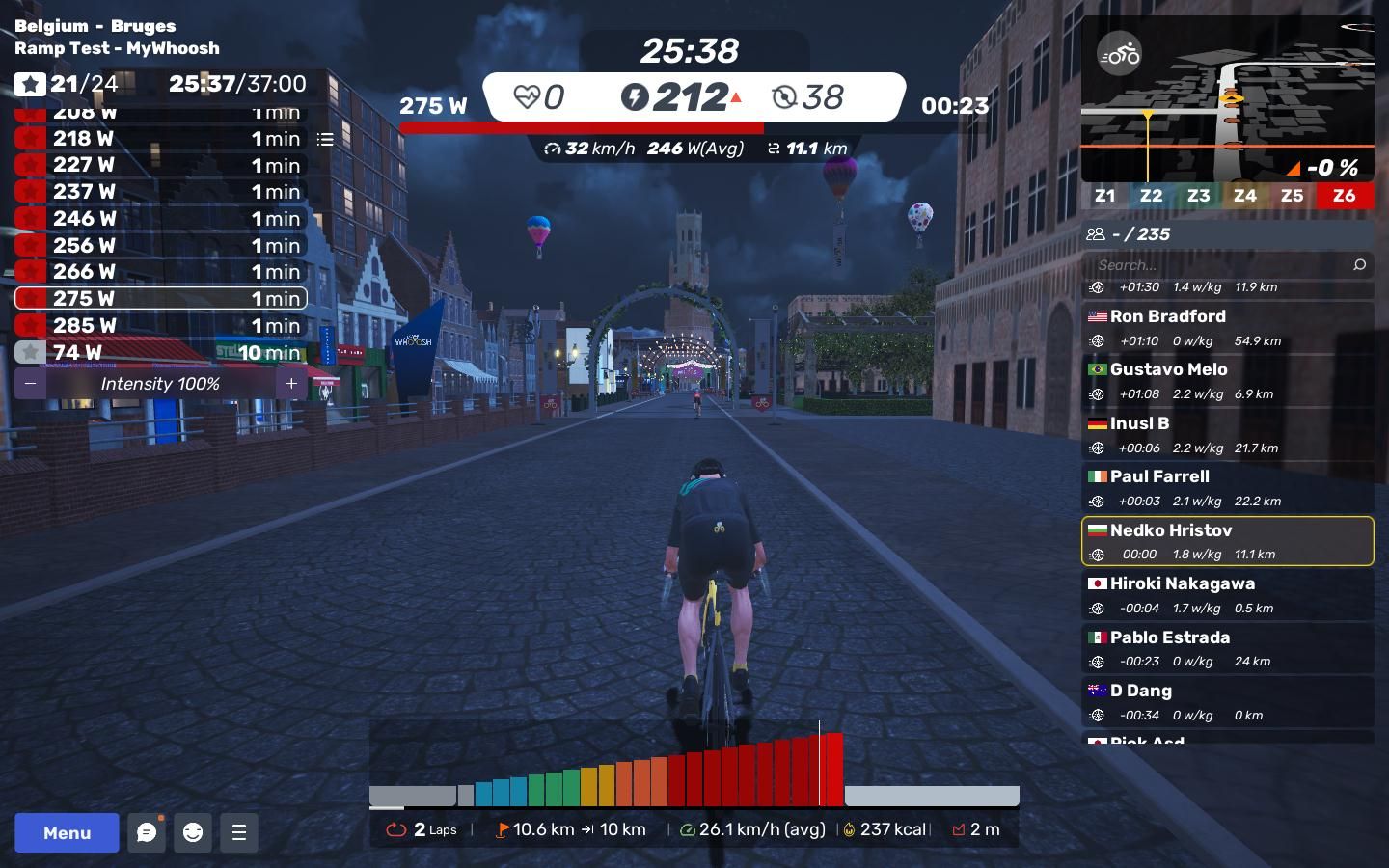Decrease workout intensity with minus button
This screenshot has height=868, width=1389.
[x=31, y=384]
